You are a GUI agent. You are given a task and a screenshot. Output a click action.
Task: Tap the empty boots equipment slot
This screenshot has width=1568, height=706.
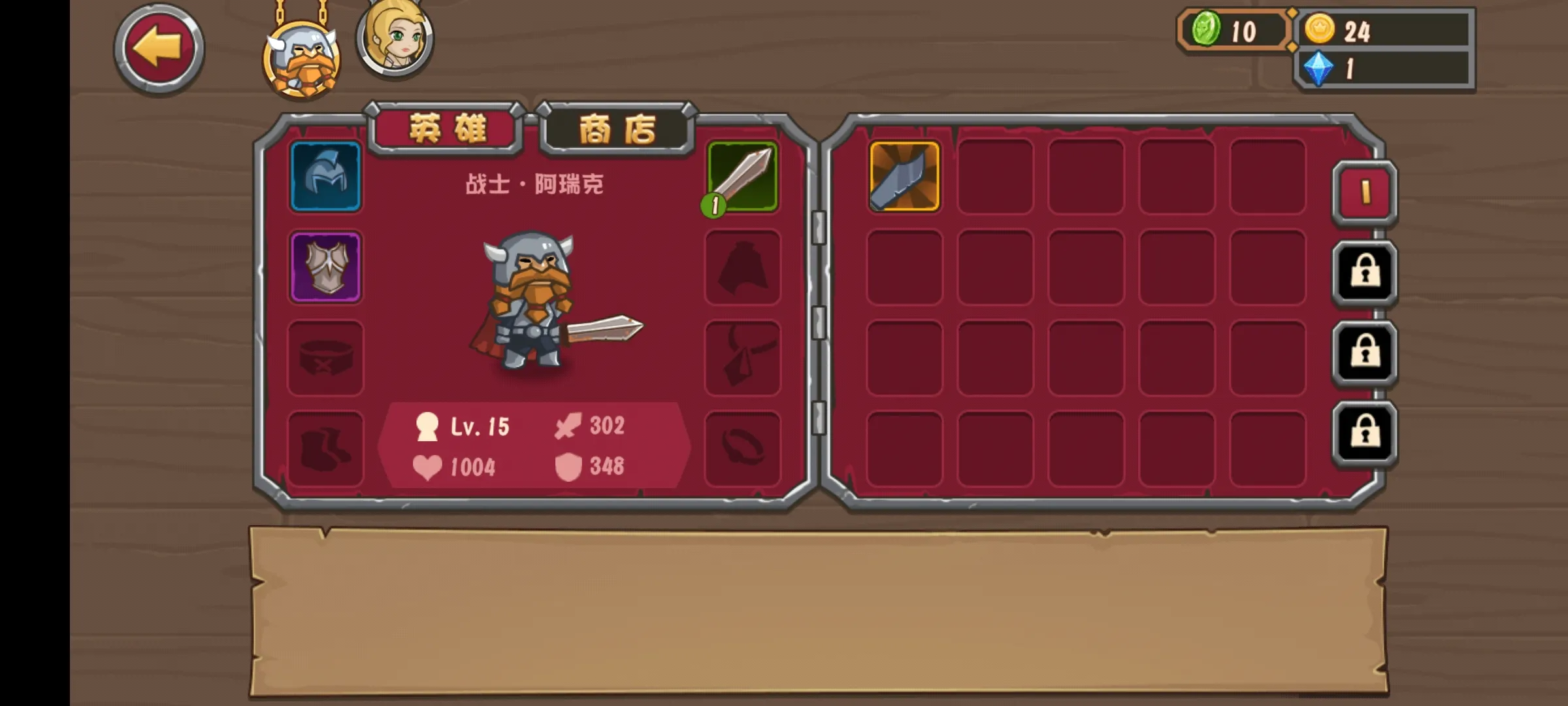pos(325,448)
